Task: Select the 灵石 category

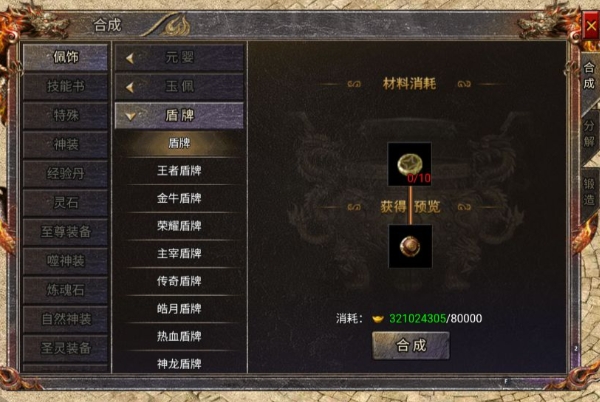Action: (x=66, y=203)
